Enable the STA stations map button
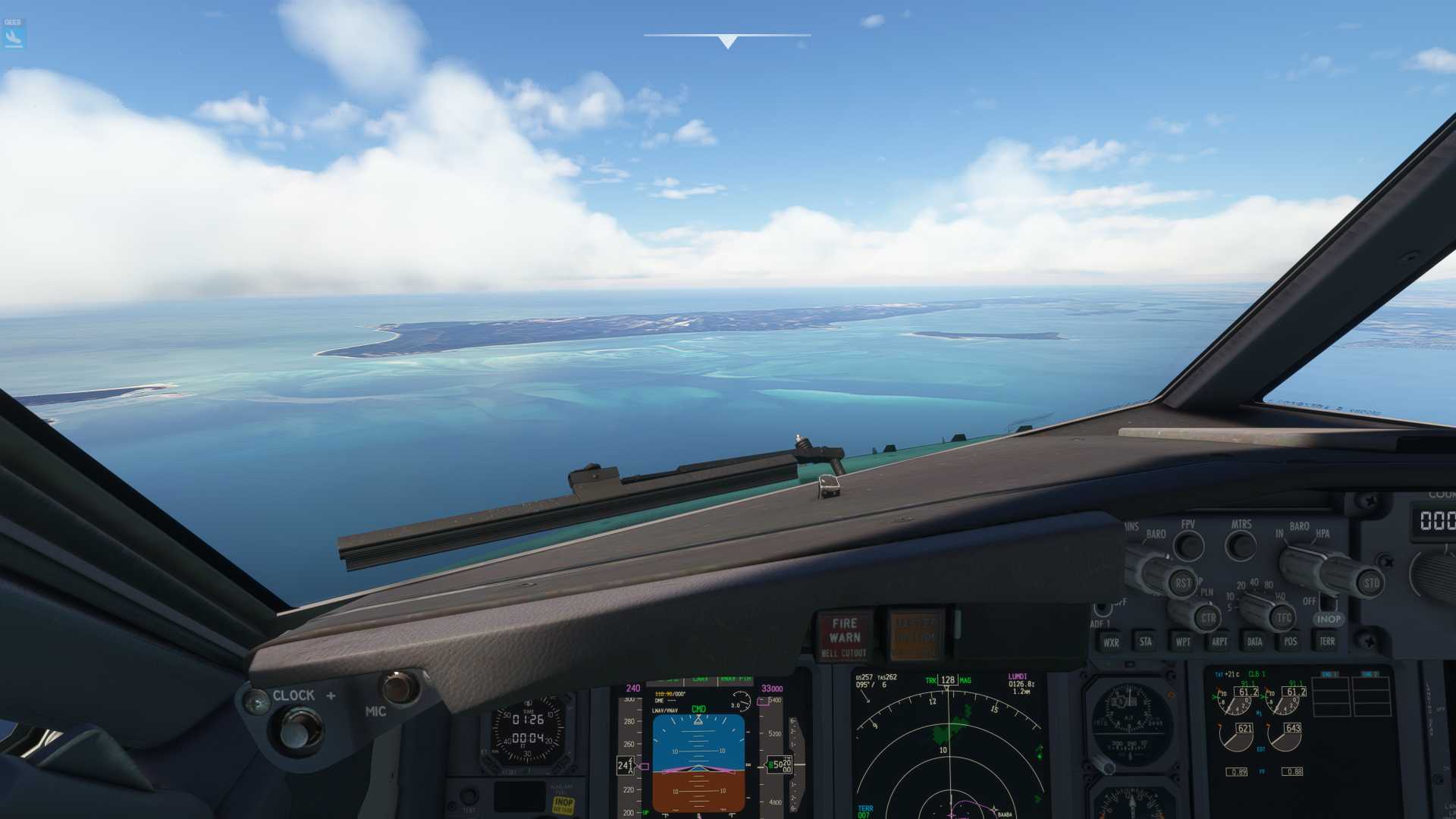 [1145, 642]
